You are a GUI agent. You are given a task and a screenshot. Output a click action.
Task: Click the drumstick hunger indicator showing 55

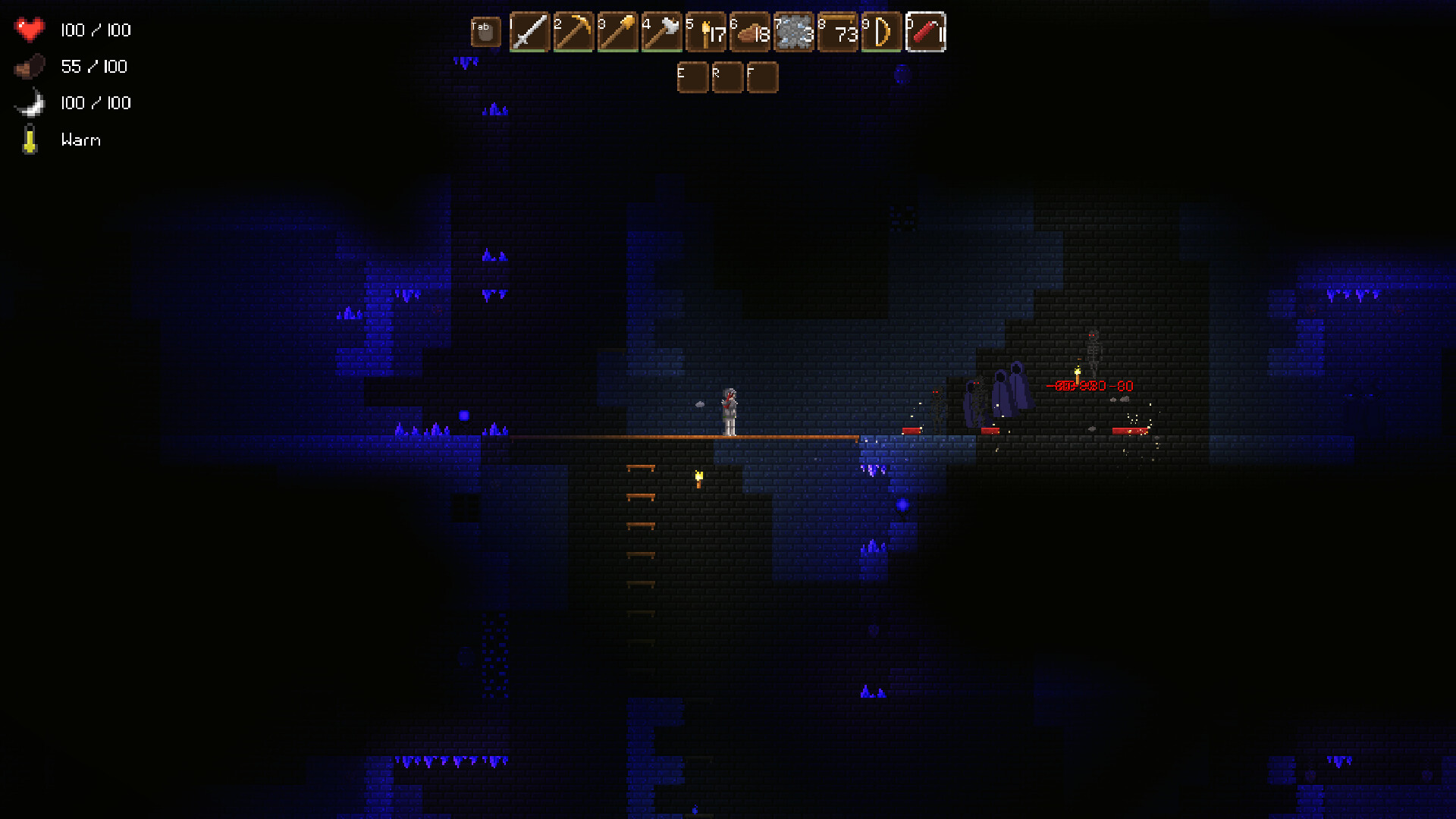(x=30, y=66)
